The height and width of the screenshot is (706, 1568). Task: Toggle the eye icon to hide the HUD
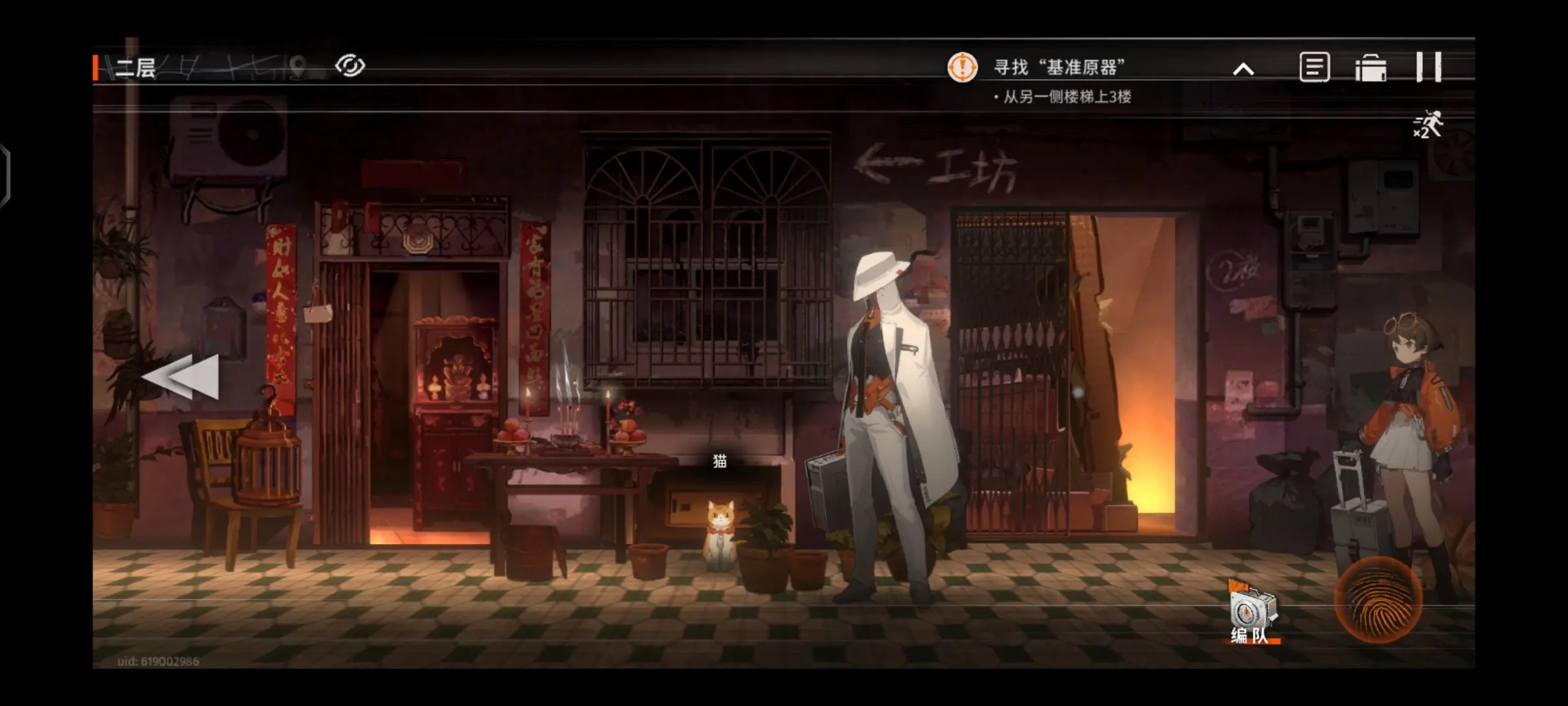point(350,66)
